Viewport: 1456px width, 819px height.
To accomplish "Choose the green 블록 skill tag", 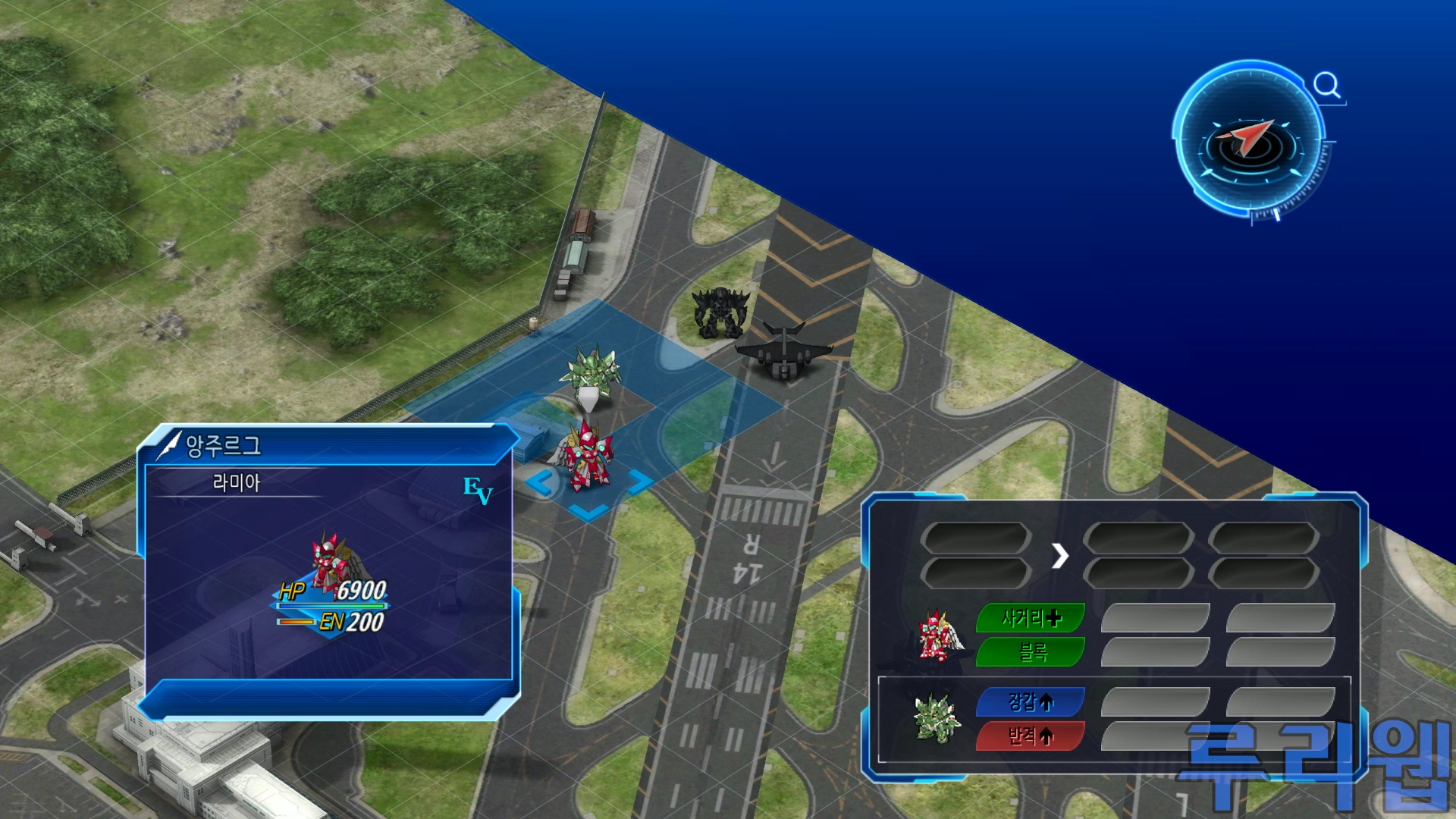I will (1031, 651).
